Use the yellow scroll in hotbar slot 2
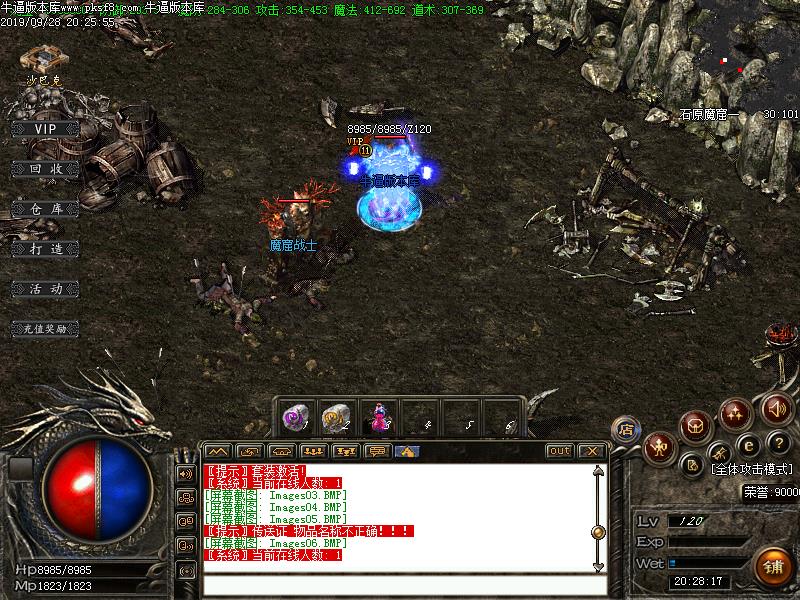This screenshot has height=600, width=800. click(x=335, y=417)
